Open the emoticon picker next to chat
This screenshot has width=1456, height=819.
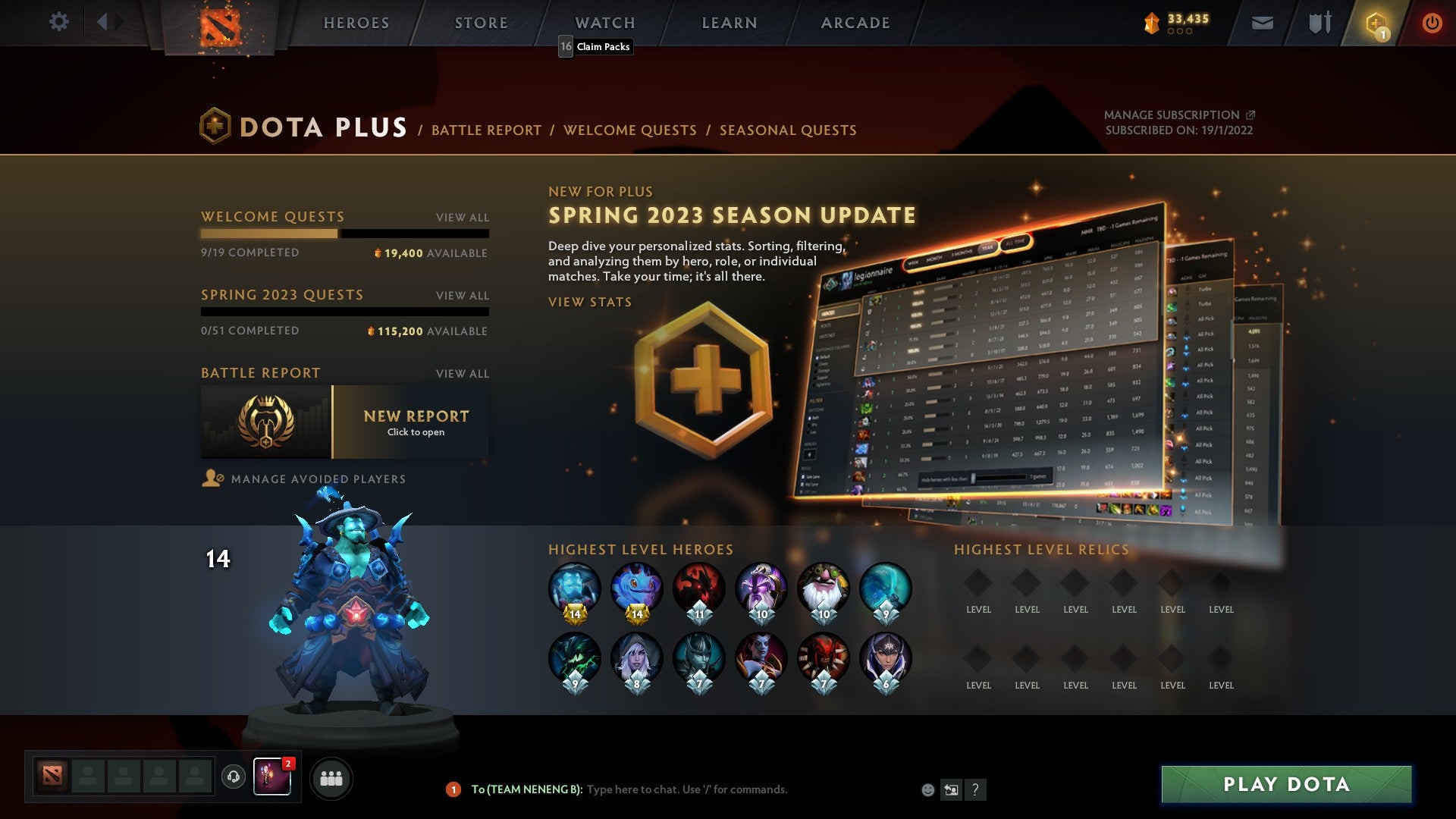(927, 789)
